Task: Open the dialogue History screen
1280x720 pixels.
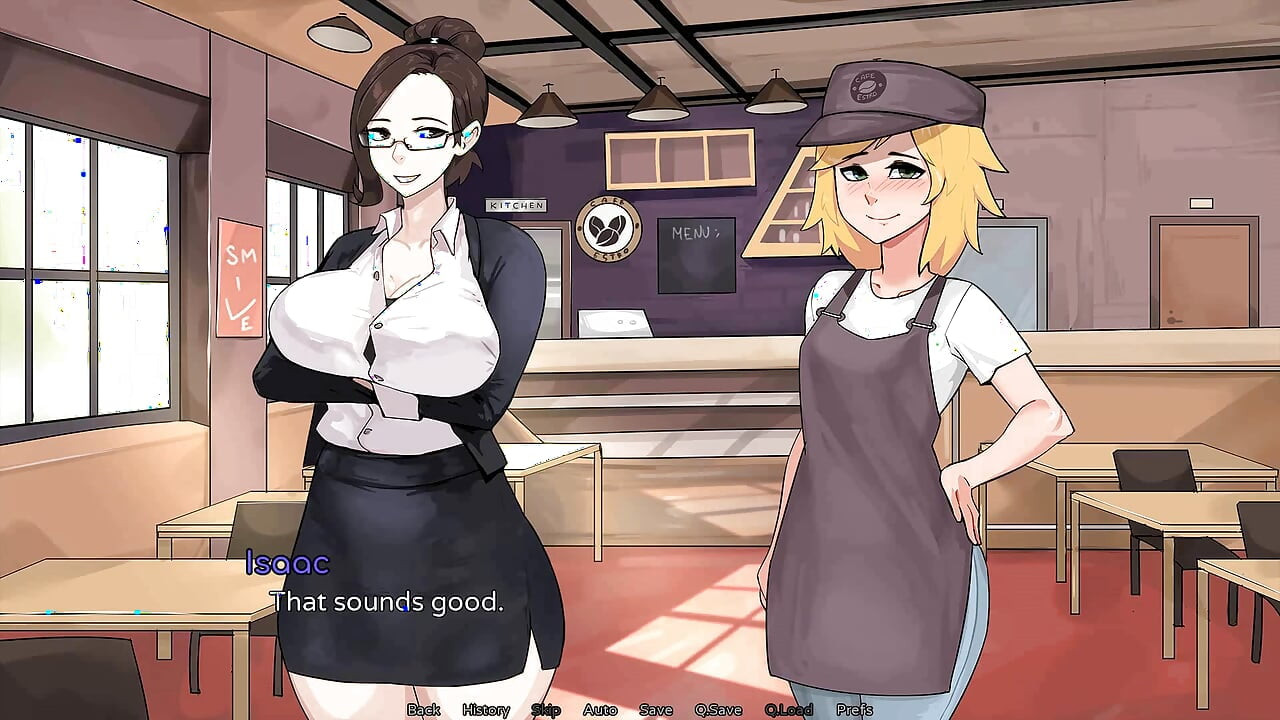Action: 487,709
